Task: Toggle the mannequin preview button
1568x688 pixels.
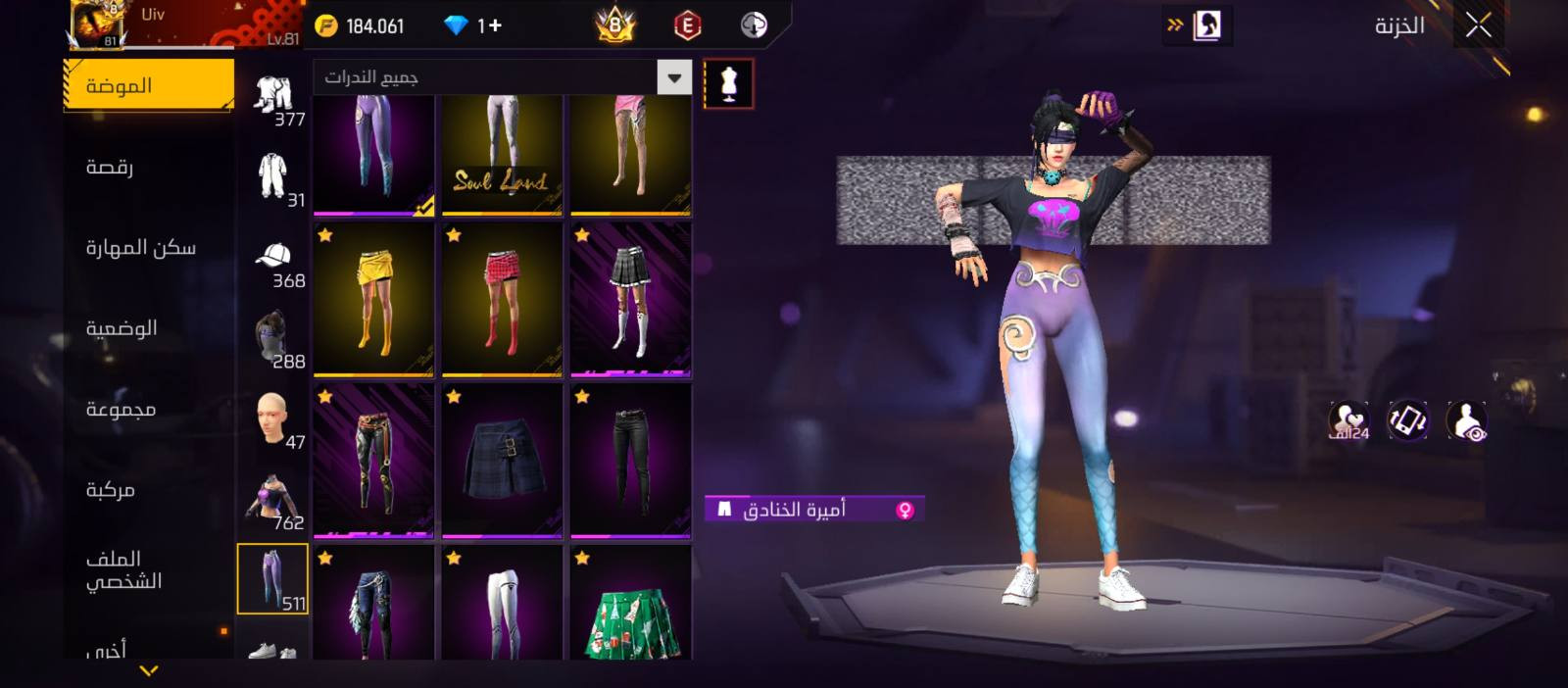Action: tap(728, 84)
